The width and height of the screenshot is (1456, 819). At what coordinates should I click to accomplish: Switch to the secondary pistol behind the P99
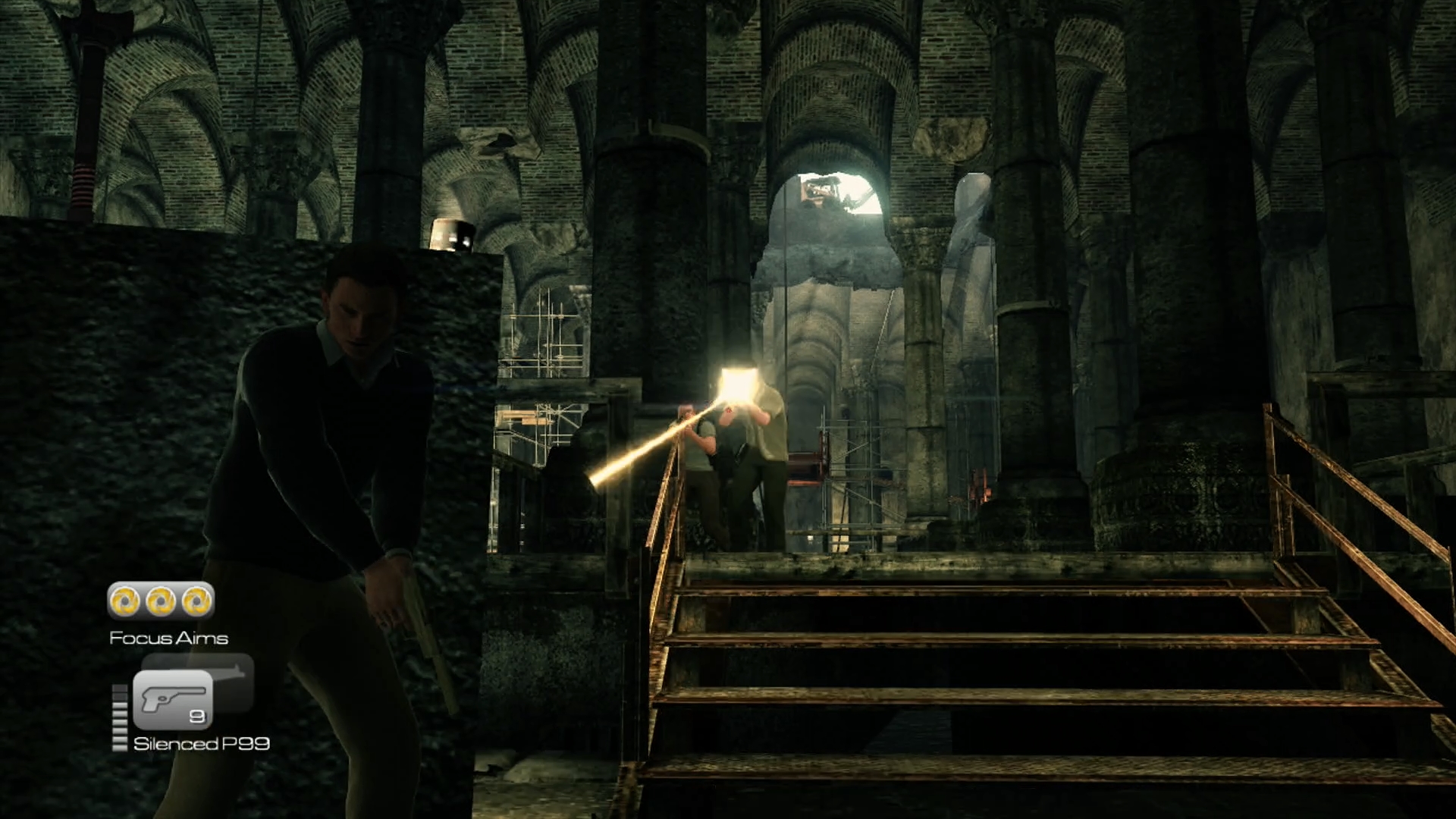[231, 673]
